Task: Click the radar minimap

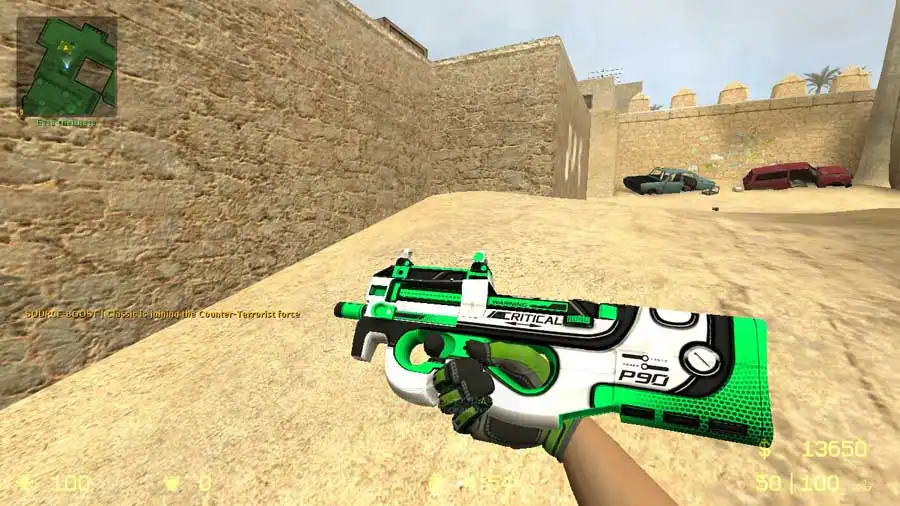Action: (x=67, y=66)
